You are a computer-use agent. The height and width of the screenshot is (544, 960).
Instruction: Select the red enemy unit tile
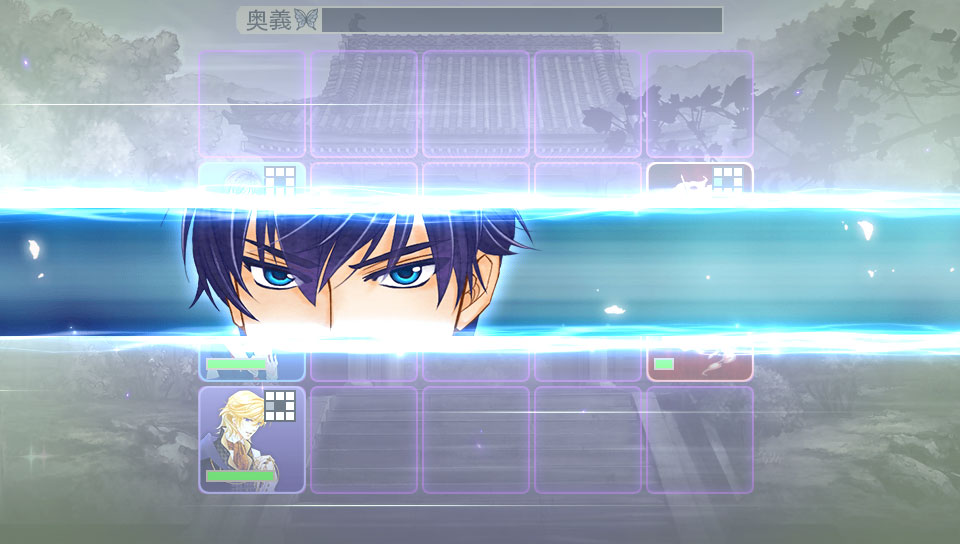point(699,360)
